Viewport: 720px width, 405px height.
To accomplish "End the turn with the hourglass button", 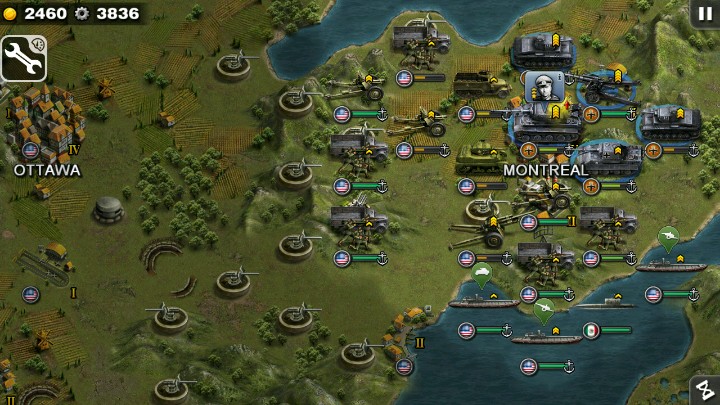I will click(x=704, y=390).
